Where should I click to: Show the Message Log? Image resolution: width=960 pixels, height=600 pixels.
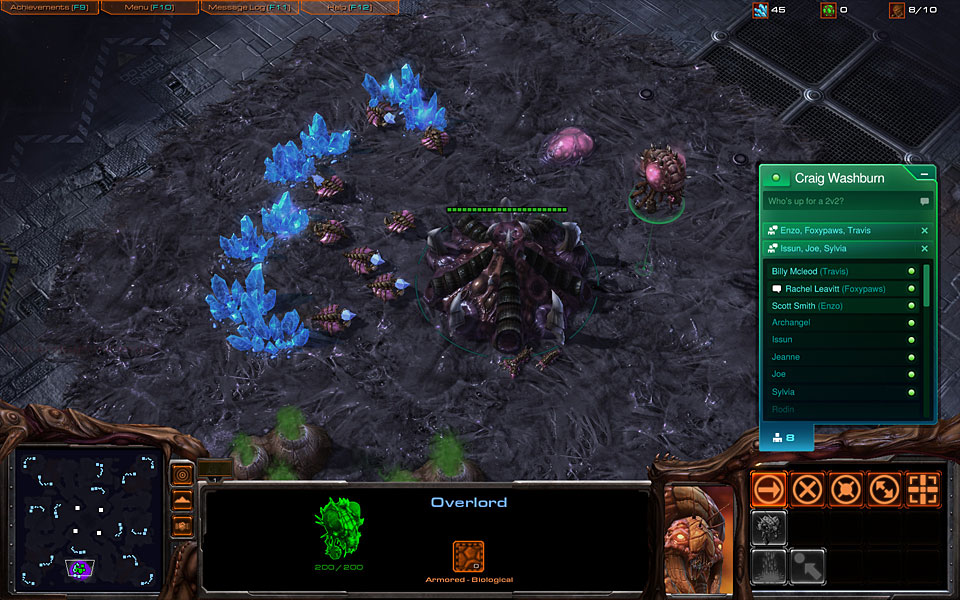248,8
